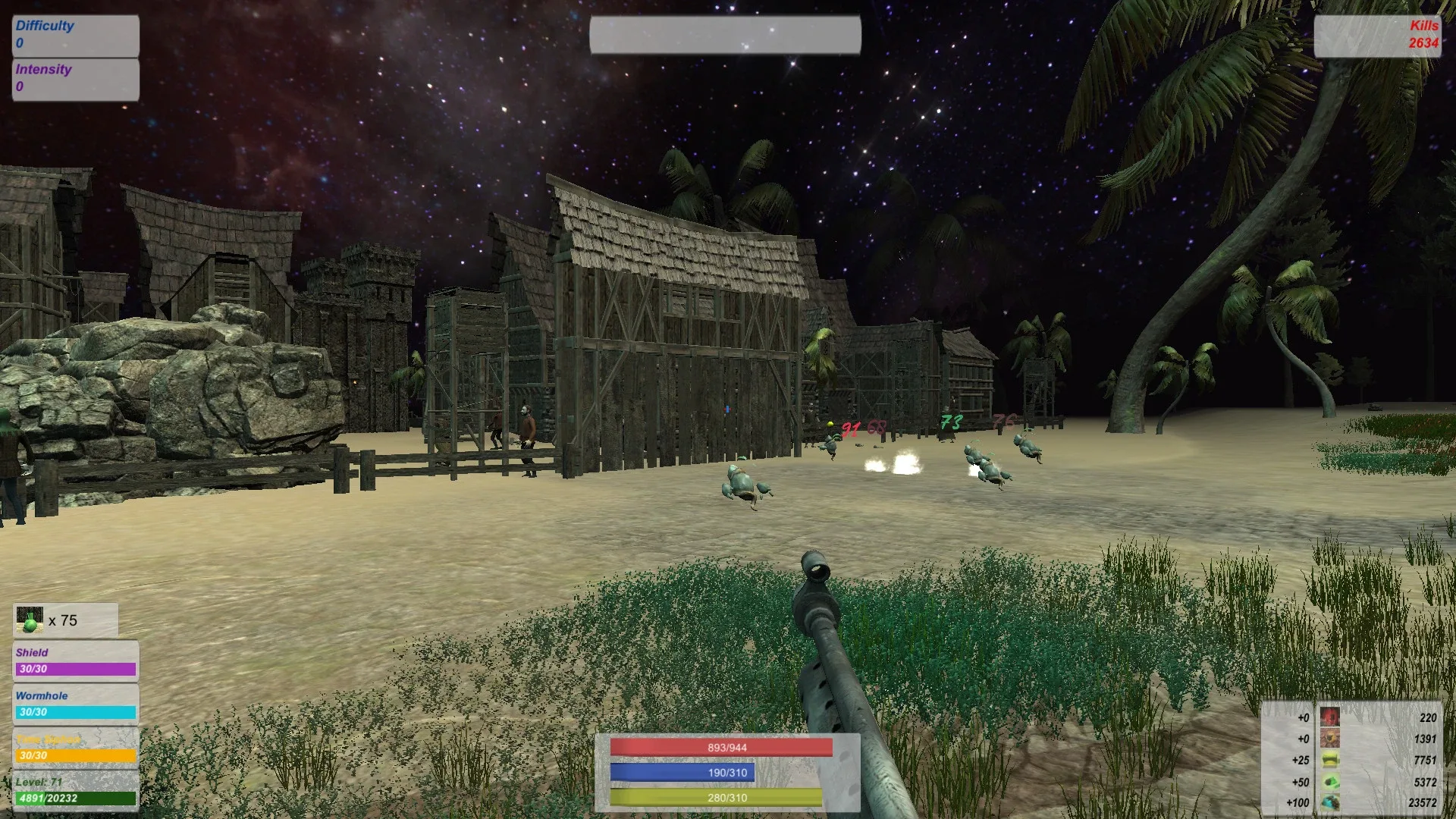This screenshot has height=819, width=1456.
Task: Click the blue gem resource icon
Action: (1329, 802)
